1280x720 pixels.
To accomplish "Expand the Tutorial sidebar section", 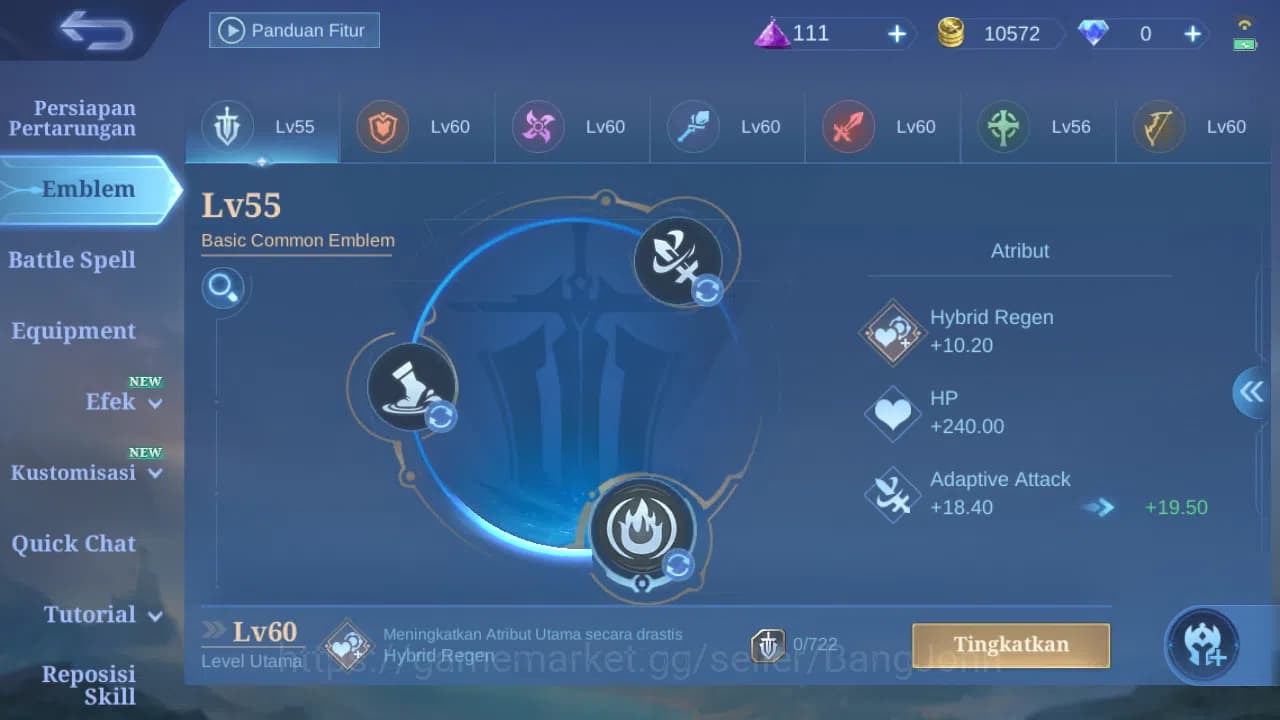I will [100, 615].
